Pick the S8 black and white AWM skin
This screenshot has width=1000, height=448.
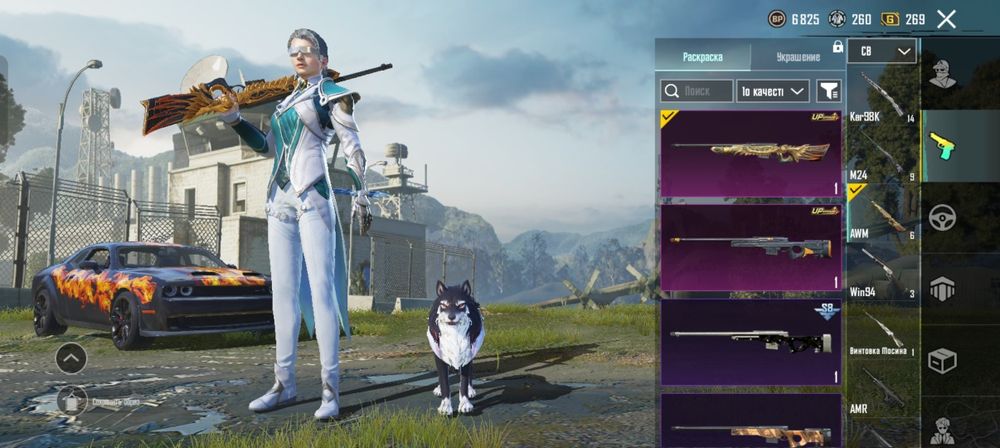pyautogui.click(x=750, y=342)
